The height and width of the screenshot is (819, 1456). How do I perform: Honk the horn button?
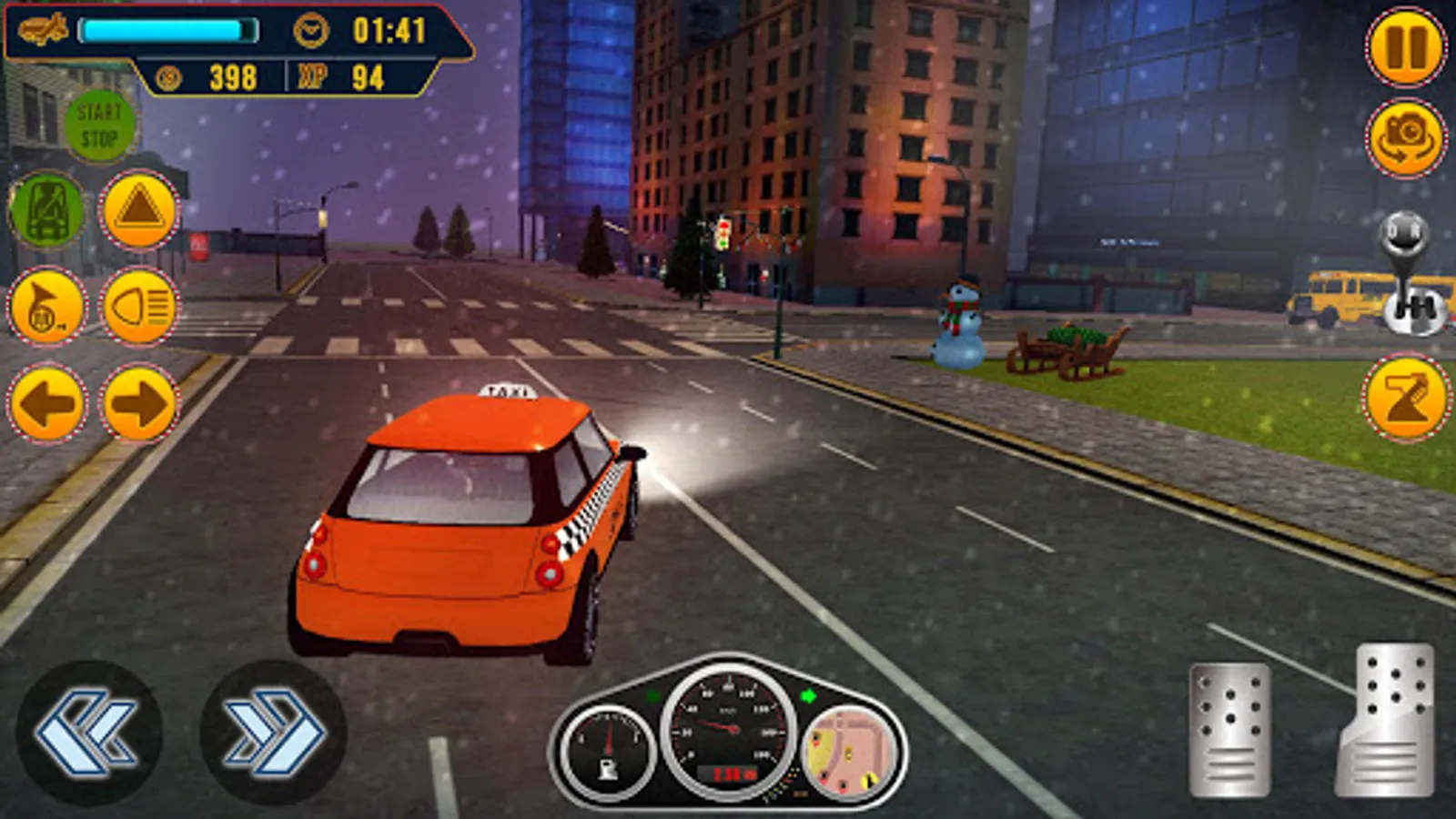point(47,307)
